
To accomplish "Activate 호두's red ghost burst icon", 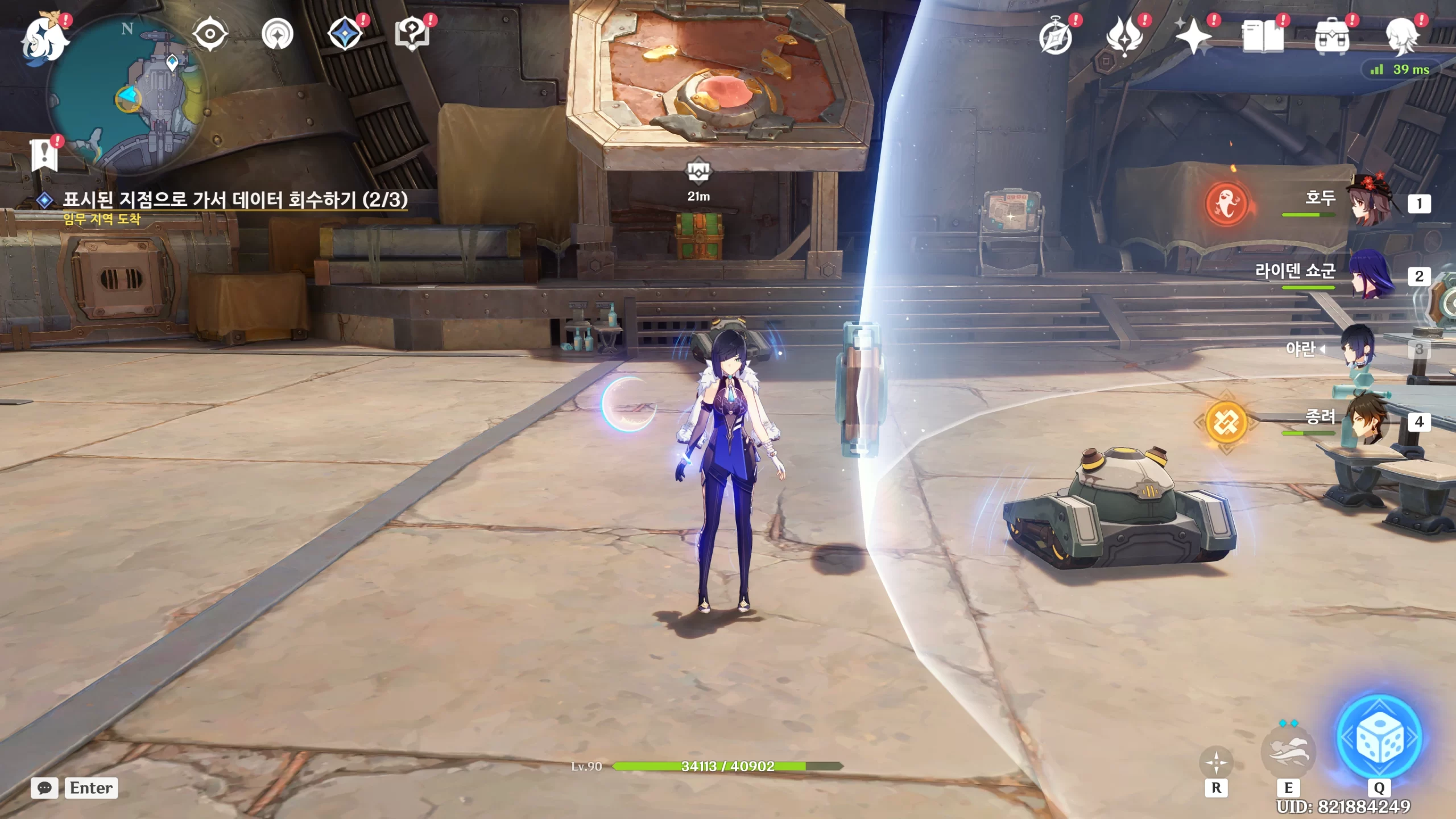I will coord(1226,204).
